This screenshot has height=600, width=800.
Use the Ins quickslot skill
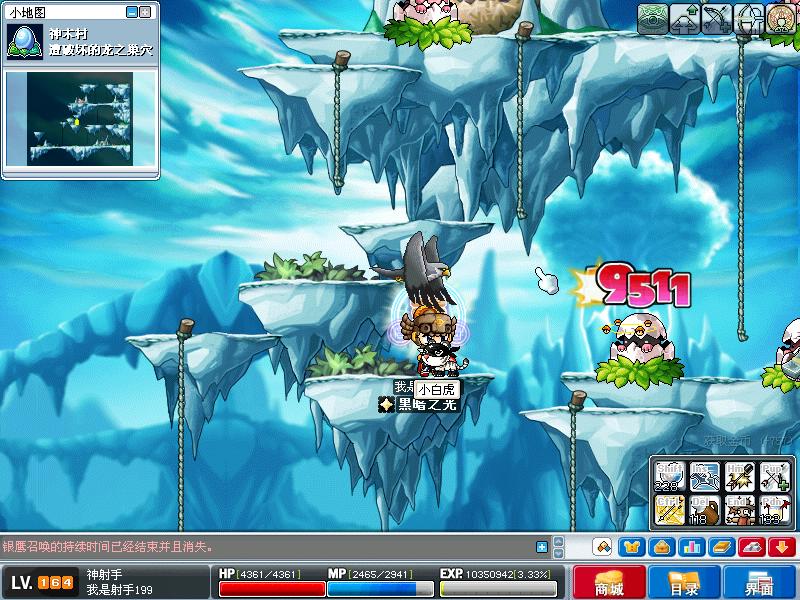pyautogui.click(x=703, y=476)
